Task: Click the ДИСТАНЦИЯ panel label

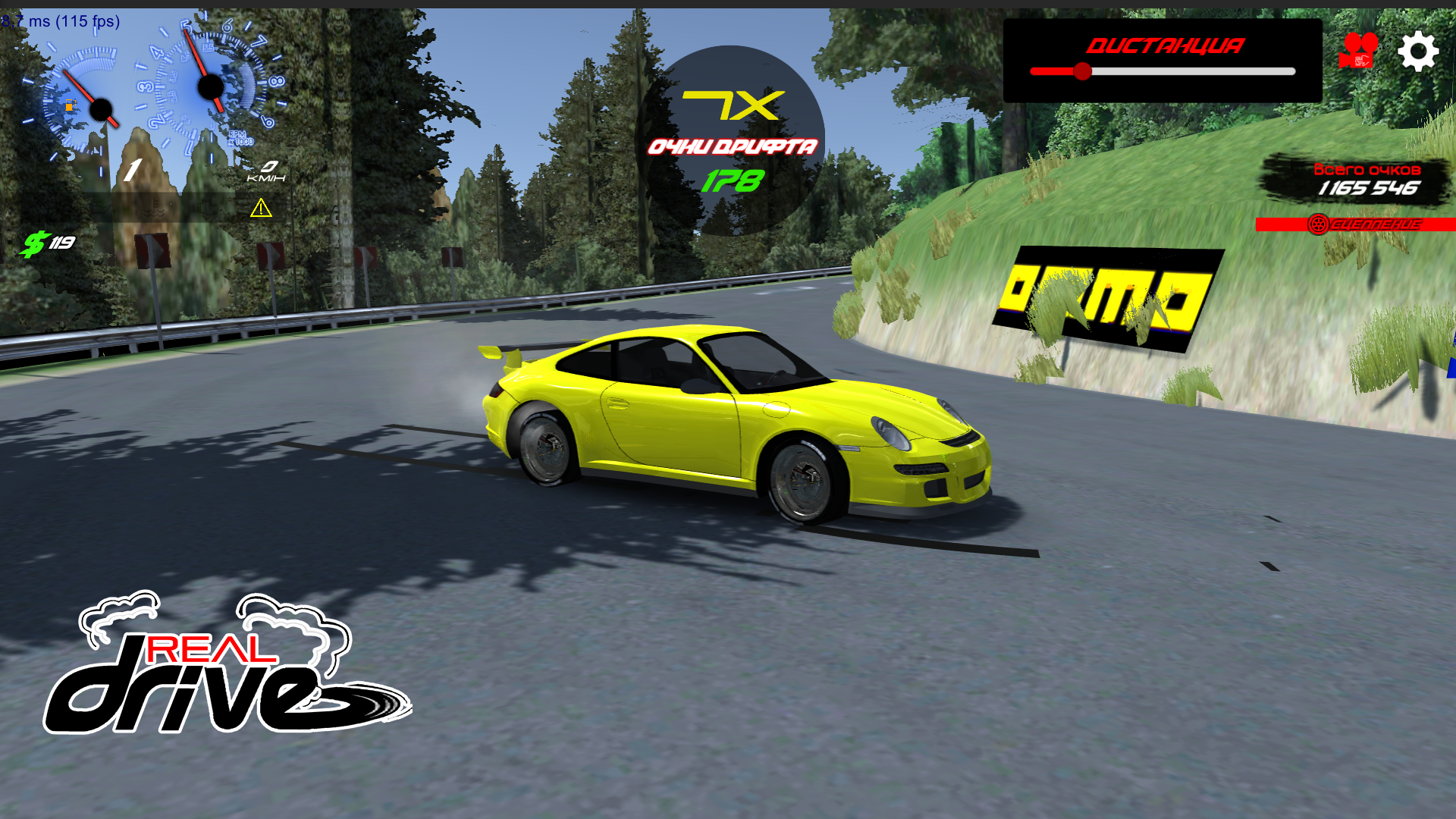Action: (x=1165, y=45)
